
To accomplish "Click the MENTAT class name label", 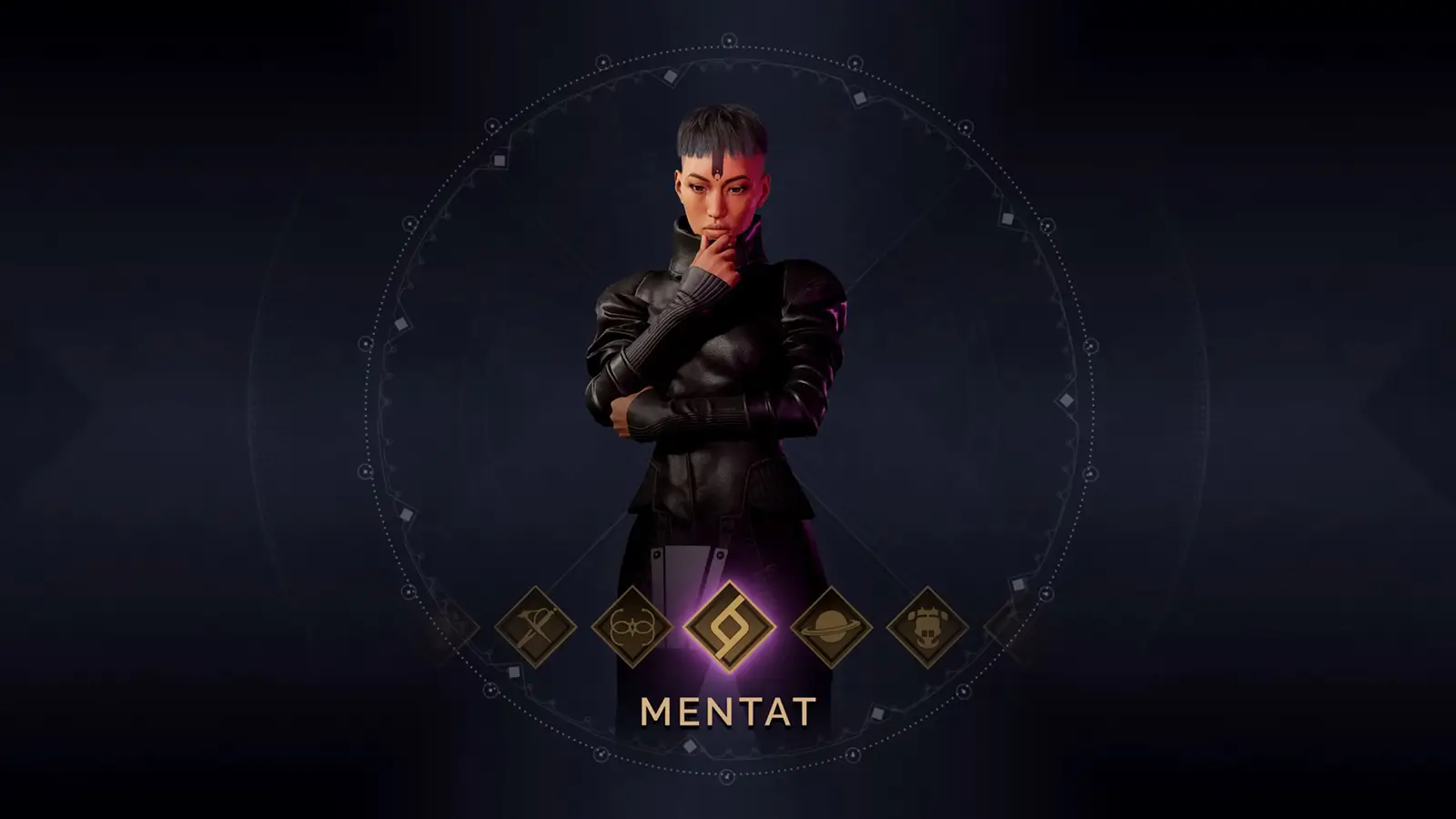I will pyautogui.click(x=728, y=710).
